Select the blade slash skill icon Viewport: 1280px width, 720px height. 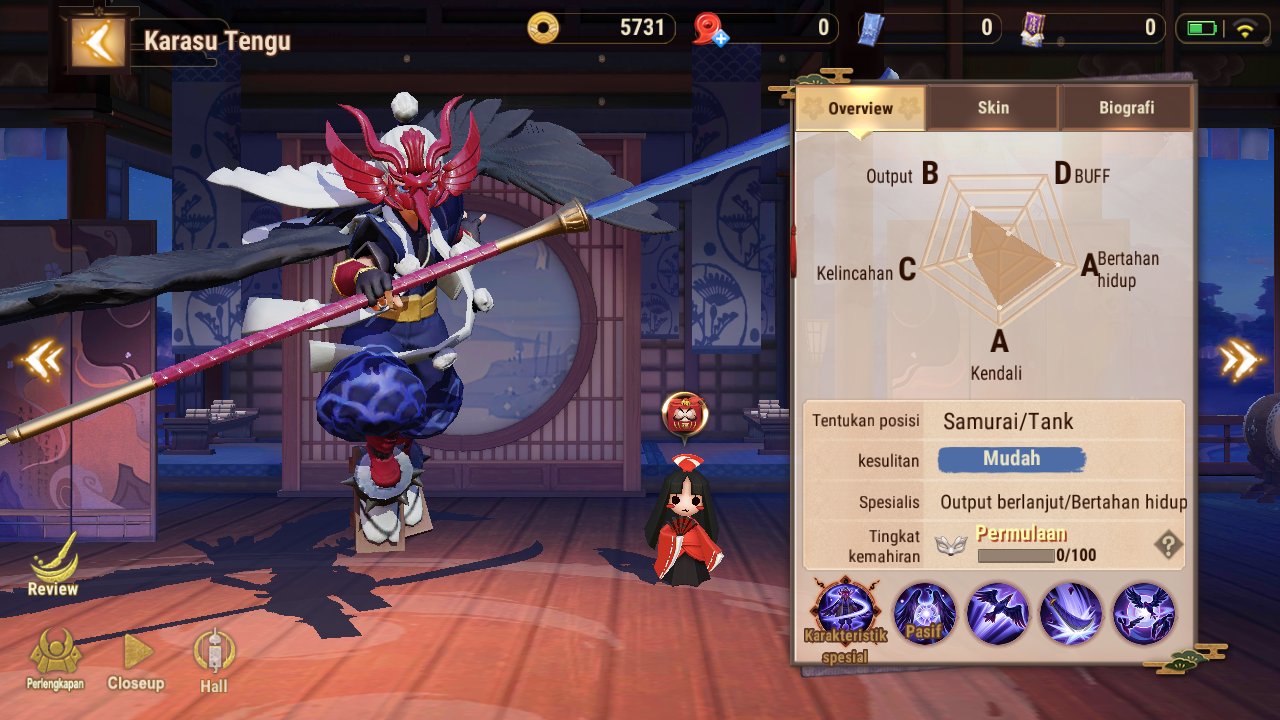click(1071, 613)
